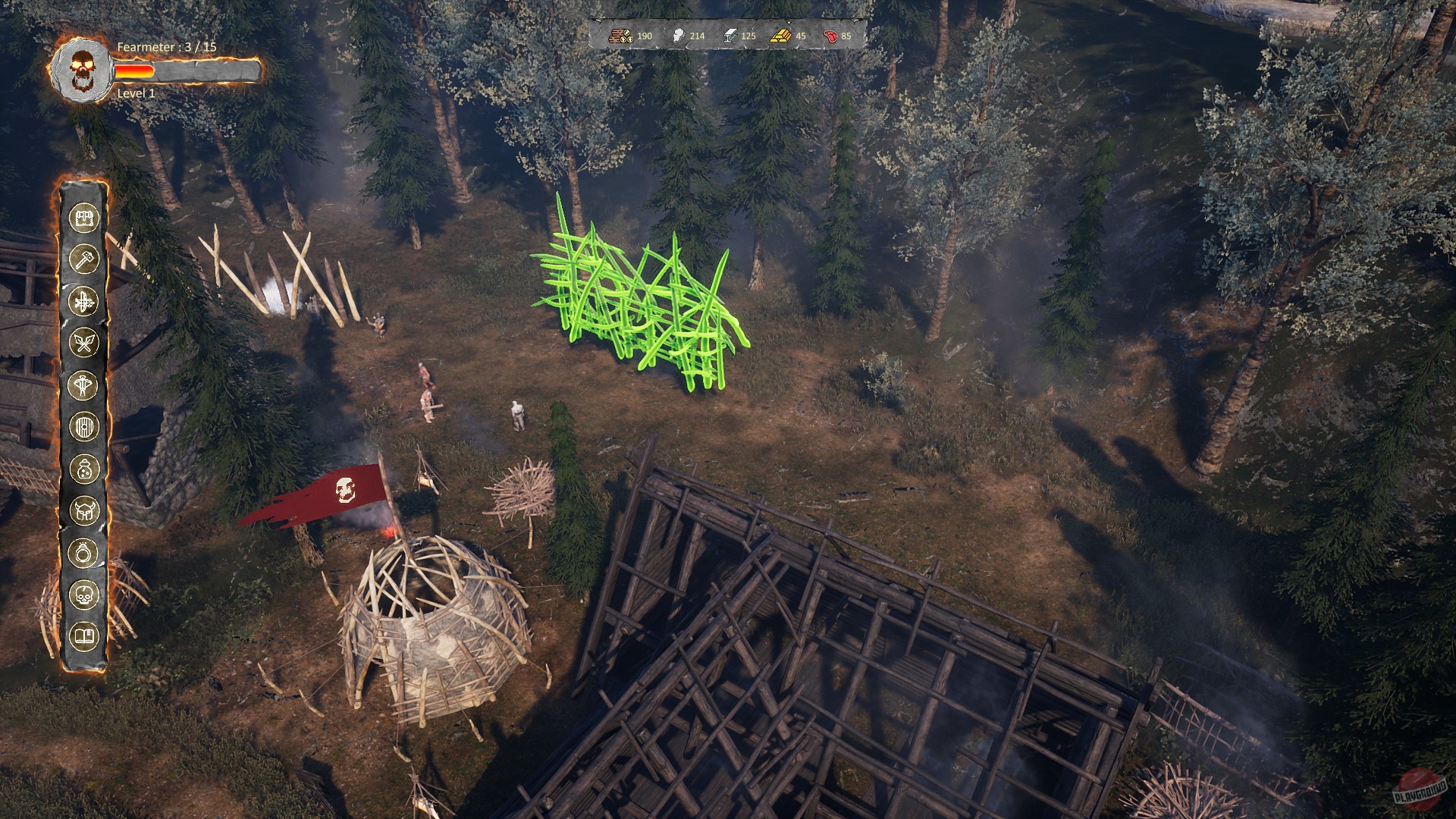1456x819 pixels.
Task: Click the stone resource icon showing 214
Action: click(x=679, y=34)
